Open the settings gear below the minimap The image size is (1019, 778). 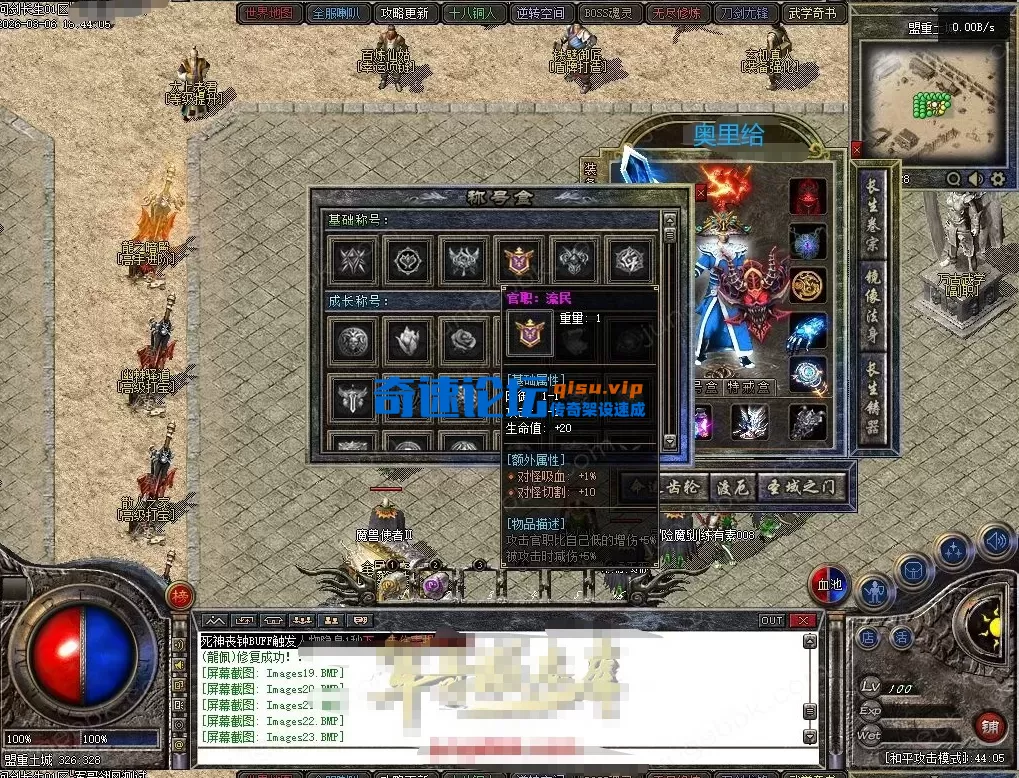pos(997,179)
